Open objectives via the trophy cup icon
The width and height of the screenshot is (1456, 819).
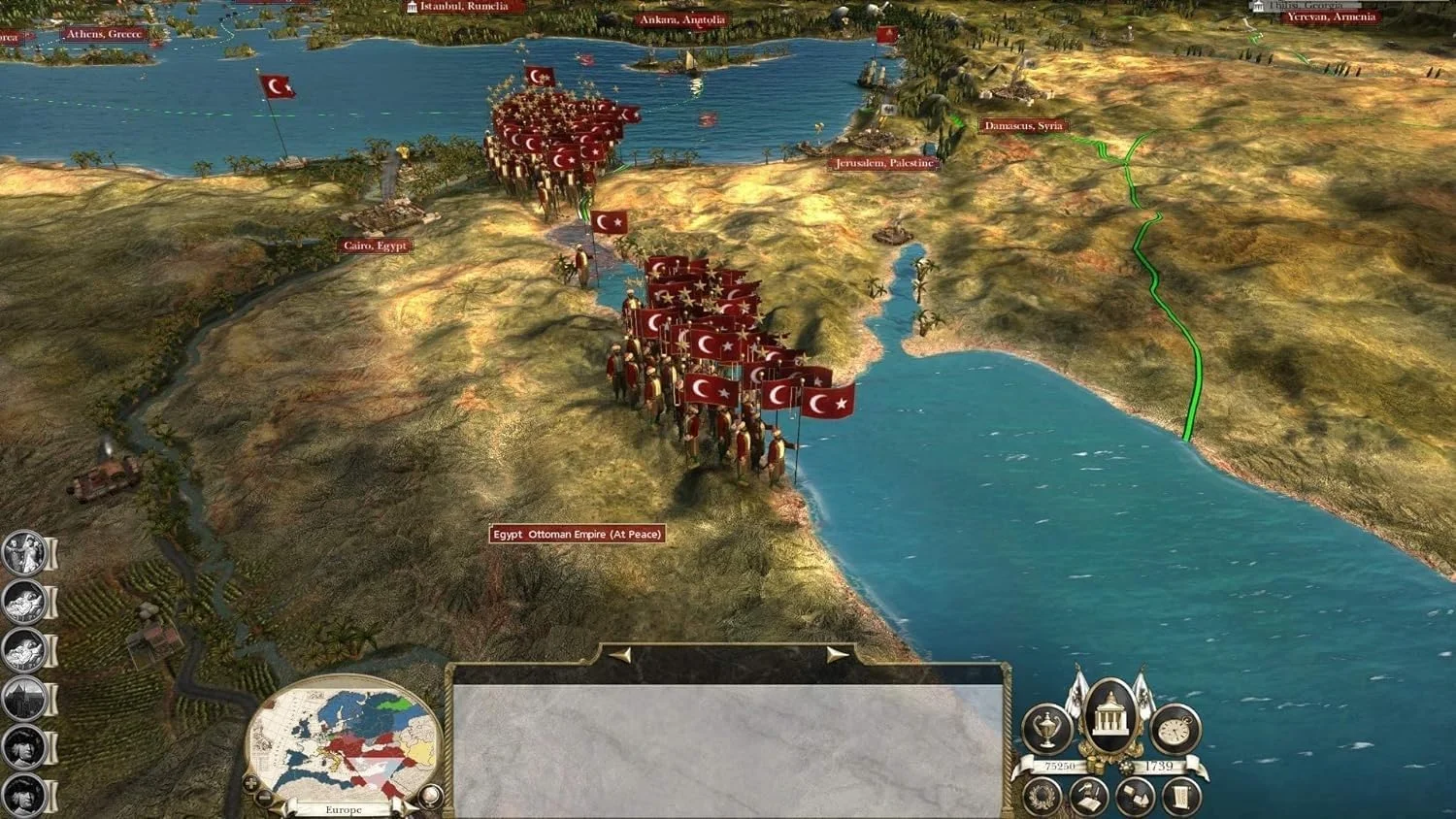point(1046,729)
